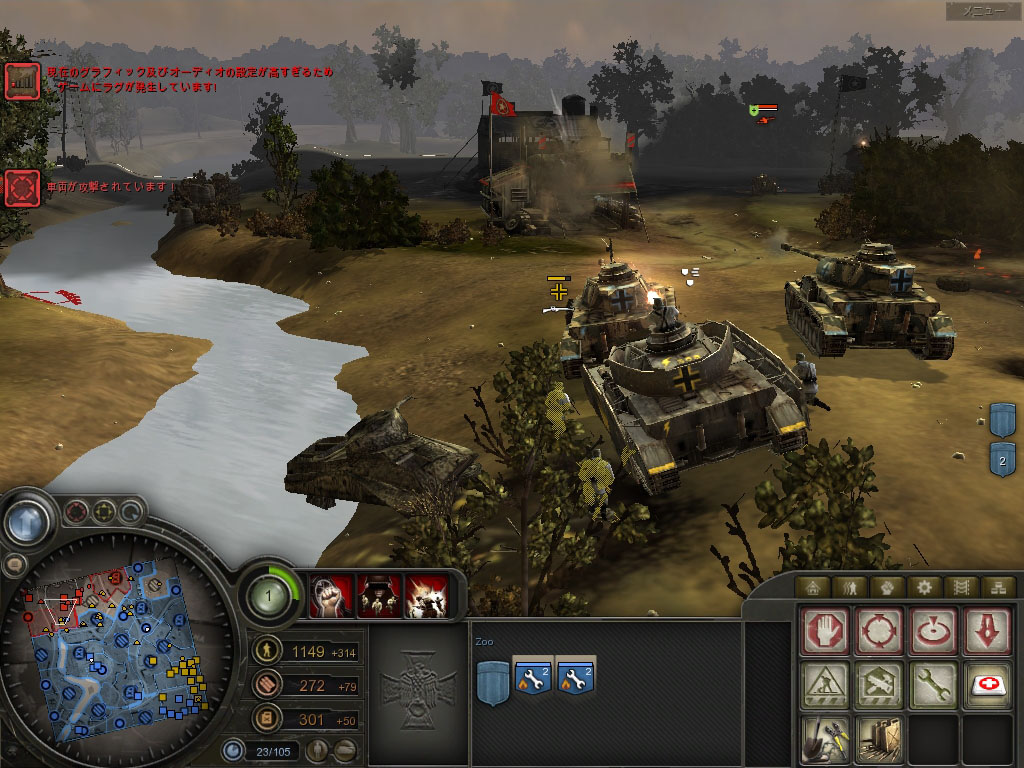The height and width of the screenshot is (768, 1024).
Task: Issue the retreat command with the red down arrow
Action: [987, 632]
